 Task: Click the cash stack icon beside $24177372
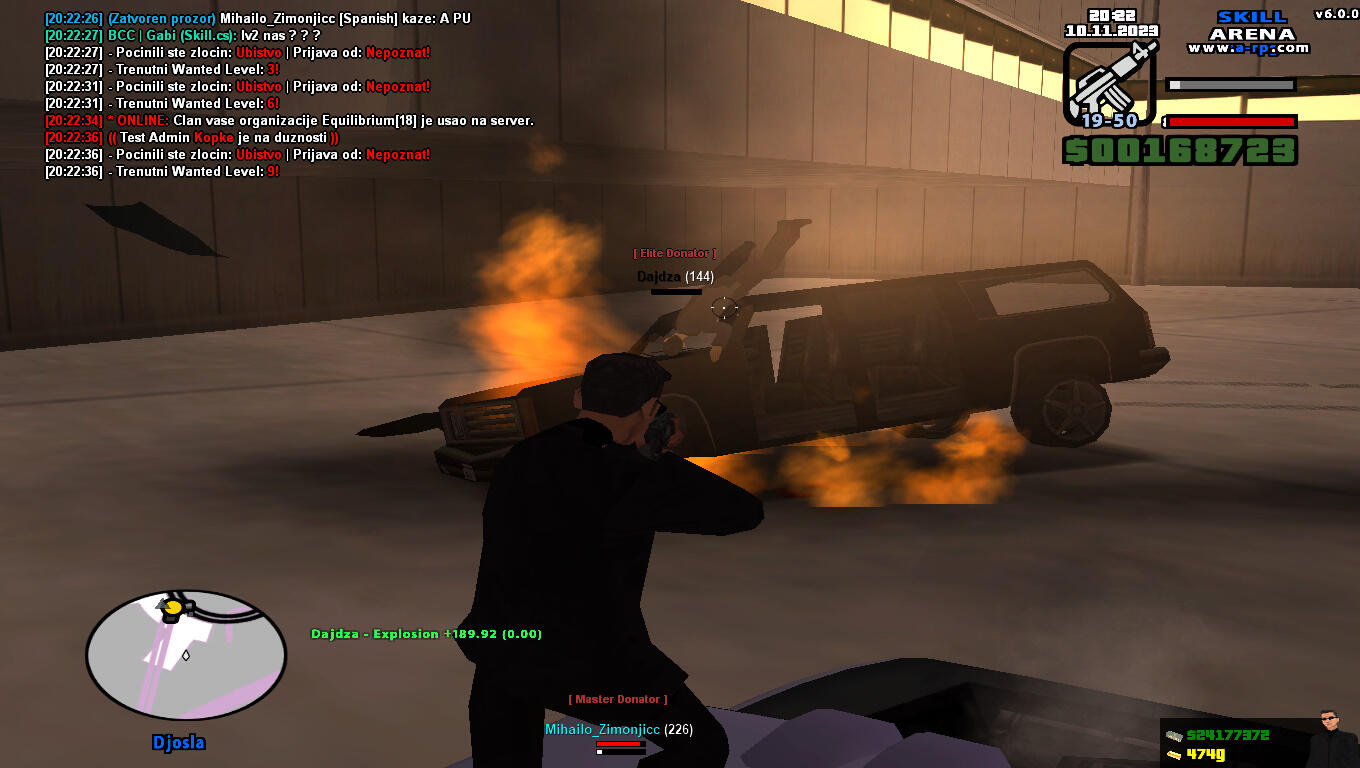1170,731
